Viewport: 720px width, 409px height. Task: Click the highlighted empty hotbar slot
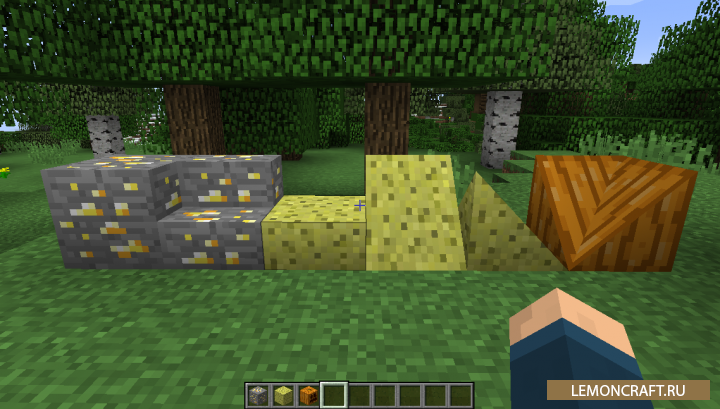(x=333, y=395)
